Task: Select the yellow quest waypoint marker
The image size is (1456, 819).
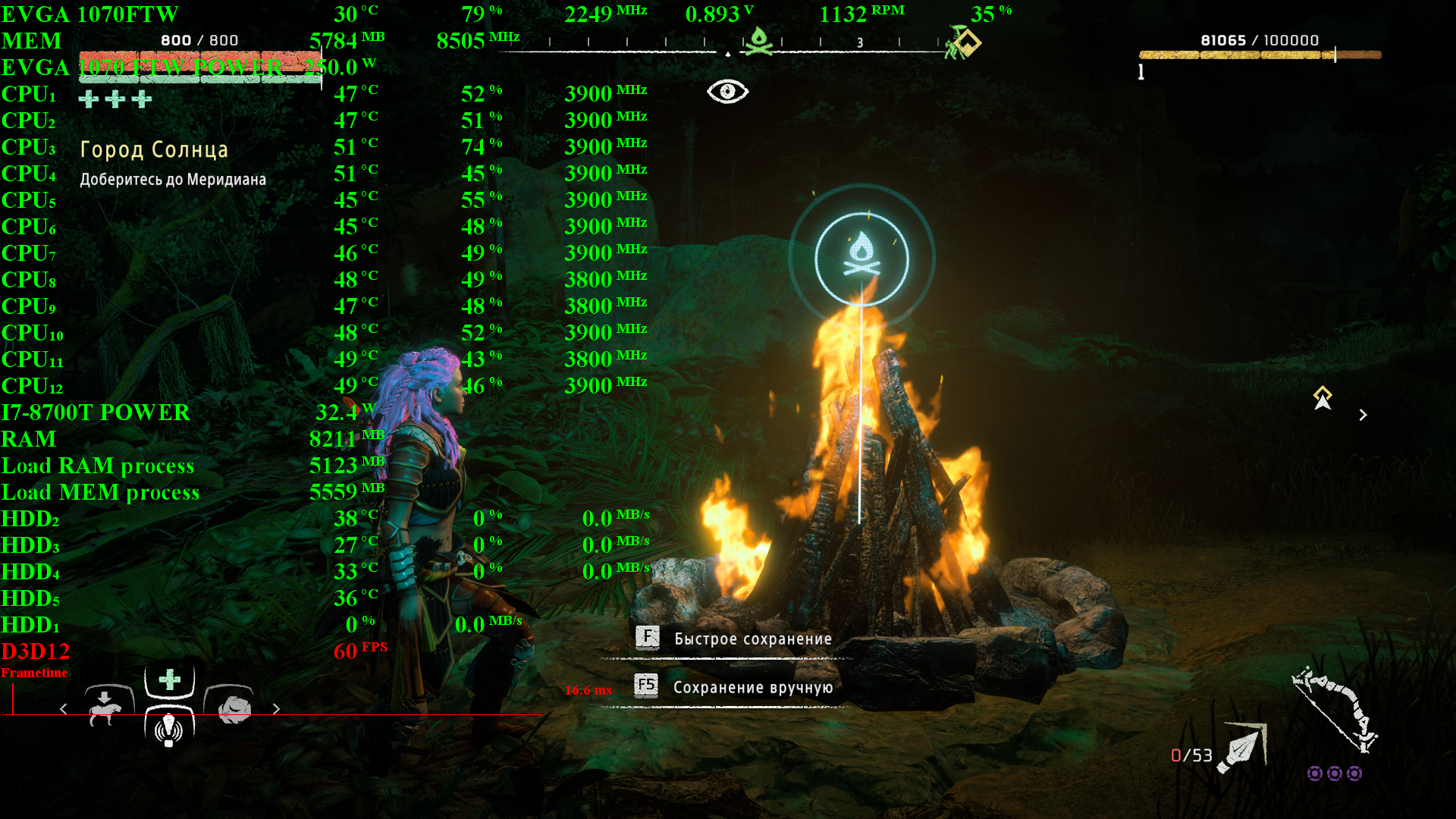Action: (1323, 397)
